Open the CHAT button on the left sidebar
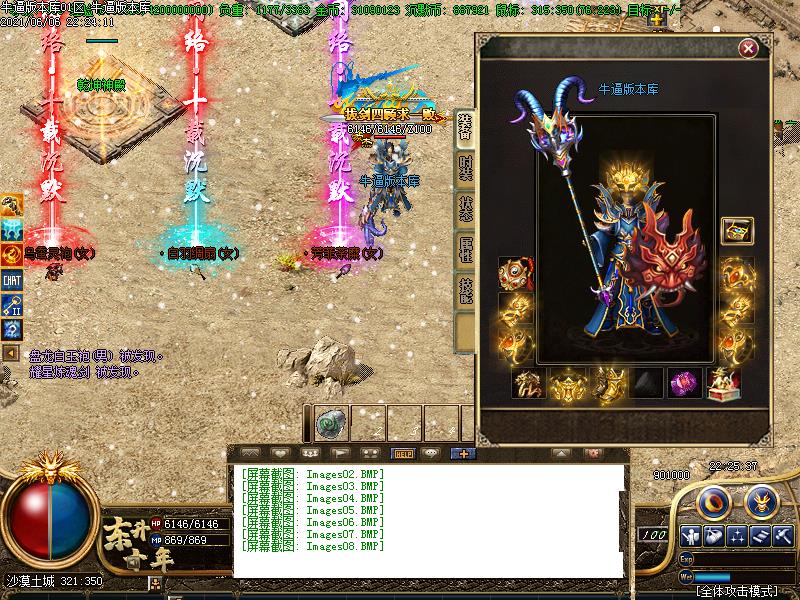The width and height of the screenshot is (800, 600). click(12, 281)
